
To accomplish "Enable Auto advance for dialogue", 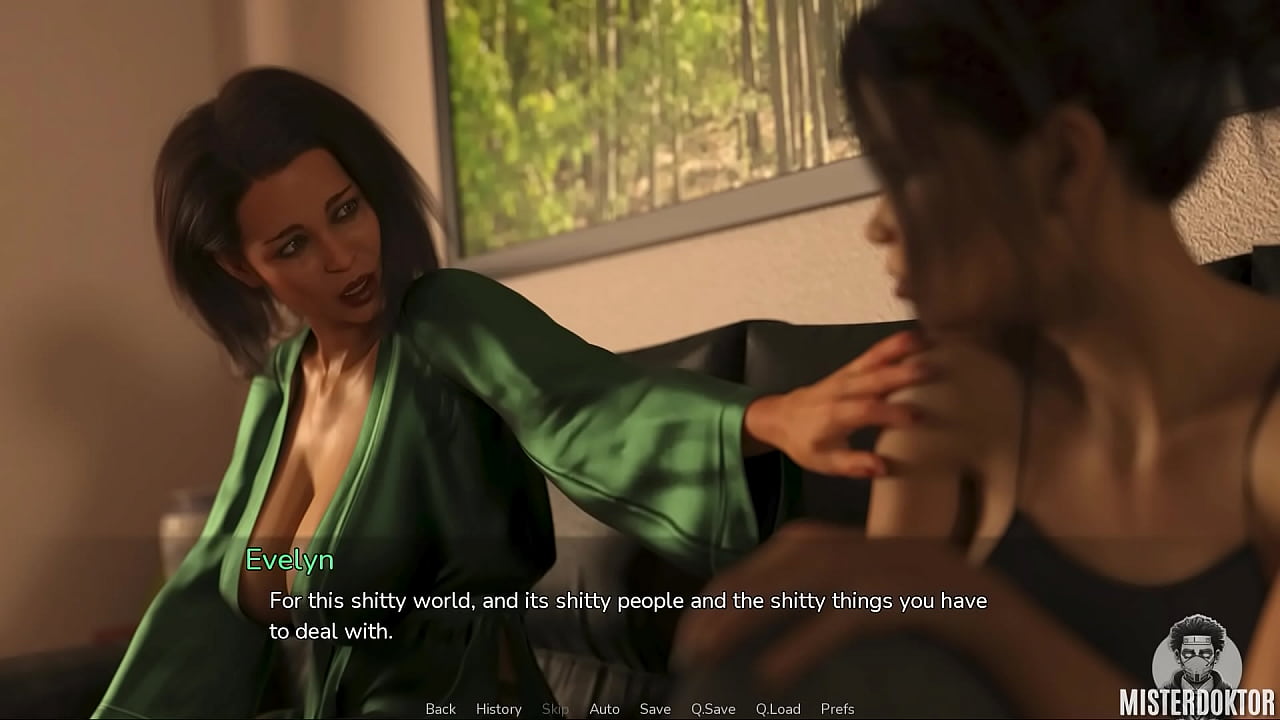I will 604,709.
